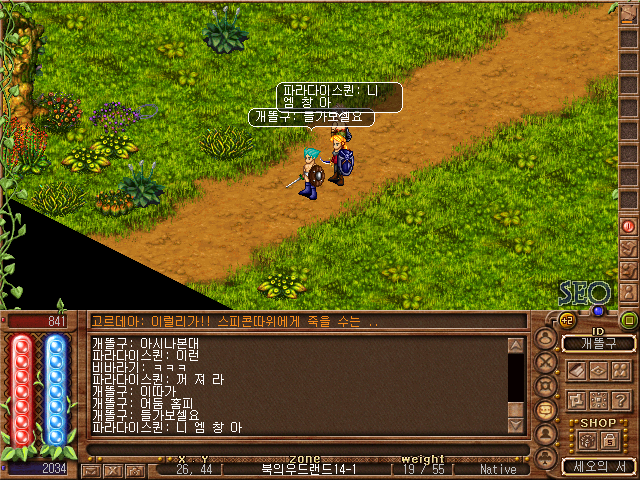This screenshot has width=640, height=480.
Task: Open the crossed swords combat menu
Action: 546,361
